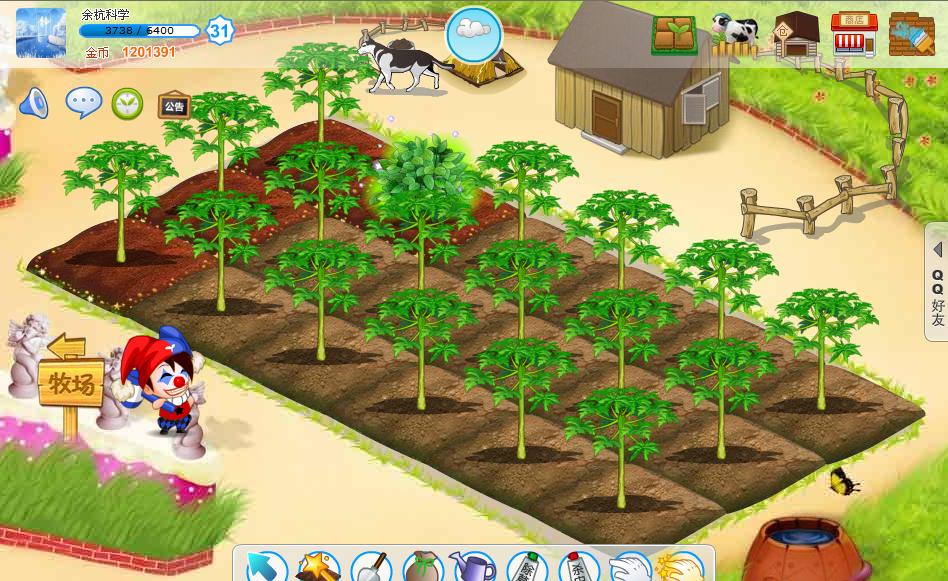
Task: Open the chat speech bubble
Action: click(x=83, y=102)
